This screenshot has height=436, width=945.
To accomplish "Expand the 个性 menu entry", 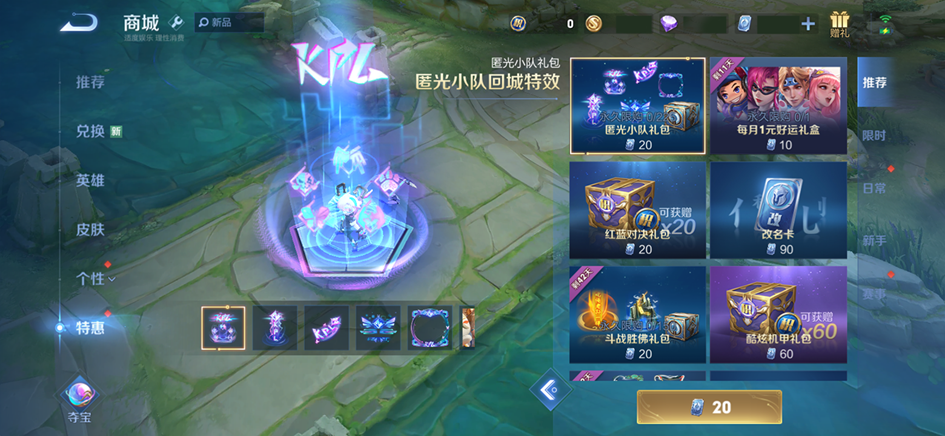I will click(x=94, y=278).
